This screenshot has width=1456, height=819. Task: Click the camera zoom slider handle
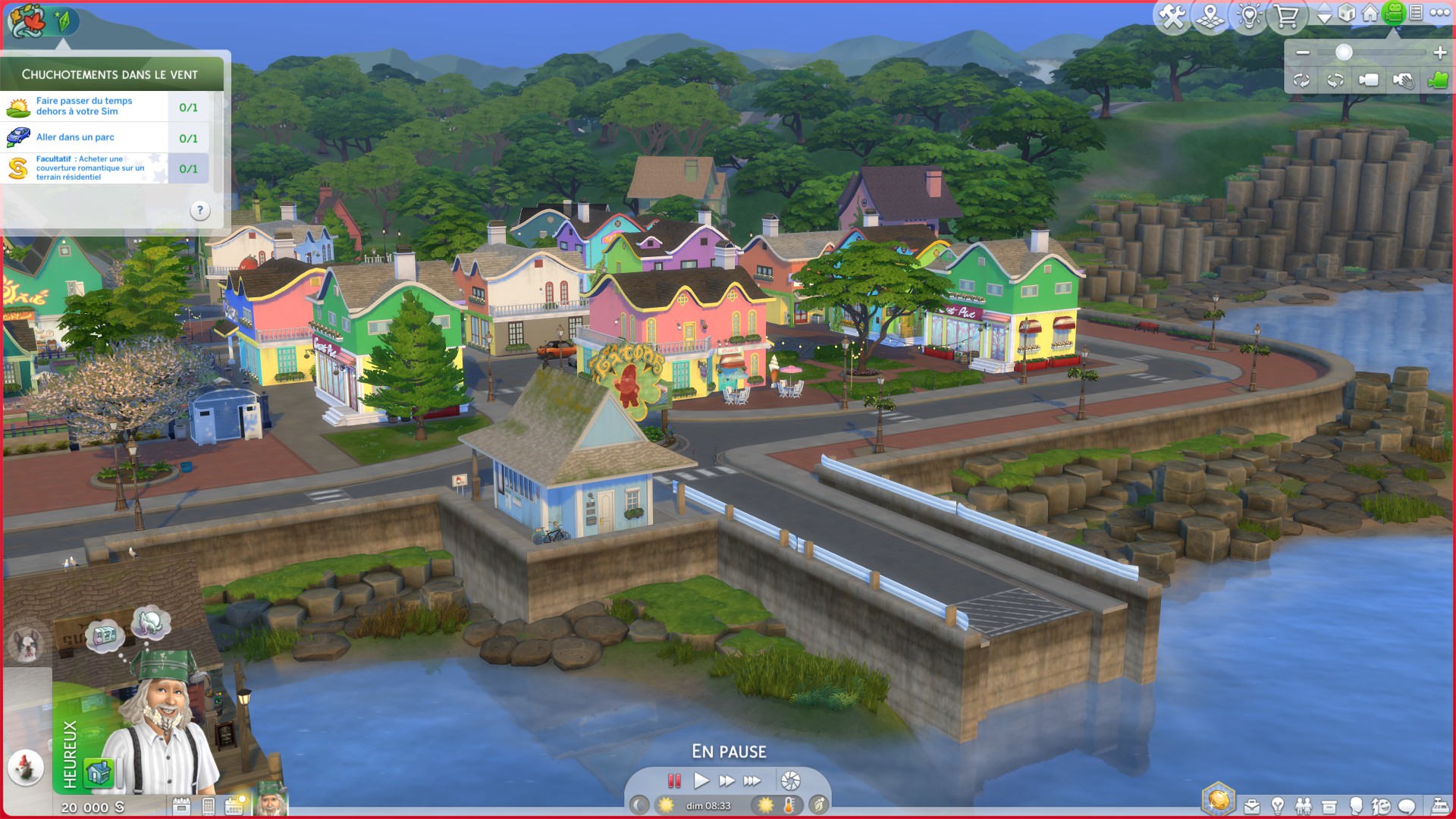coord(1344,52)
